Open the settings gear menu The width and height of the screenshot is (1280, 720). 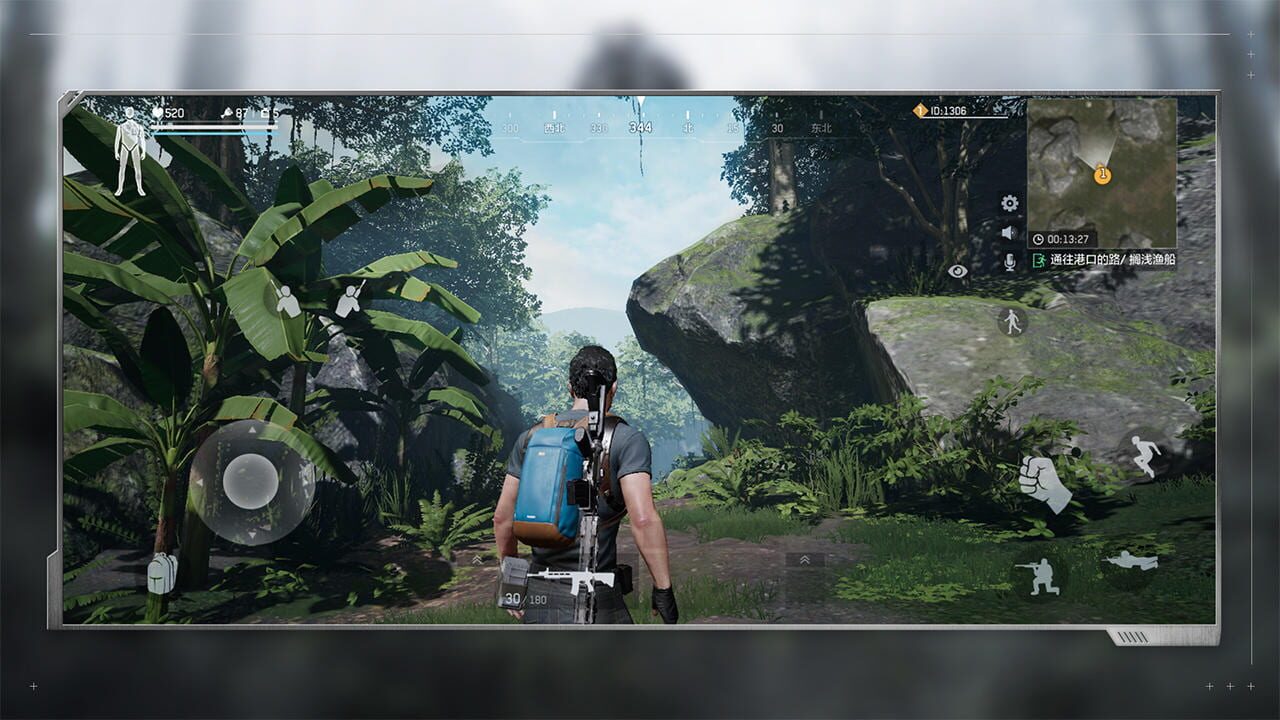[1009, 204]
